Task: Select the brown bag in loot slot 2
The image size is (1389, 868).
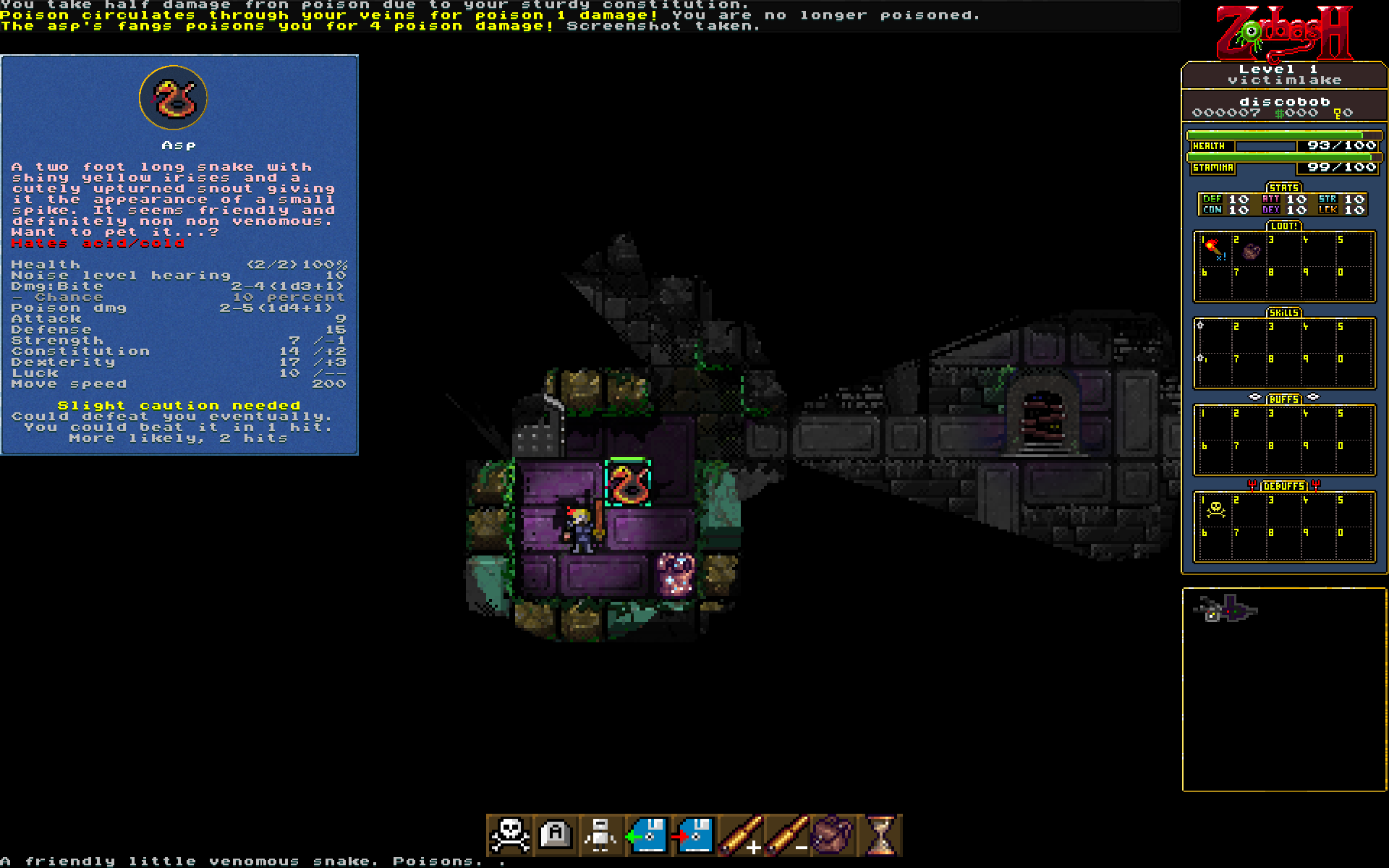Action: tap(1251, 251)
